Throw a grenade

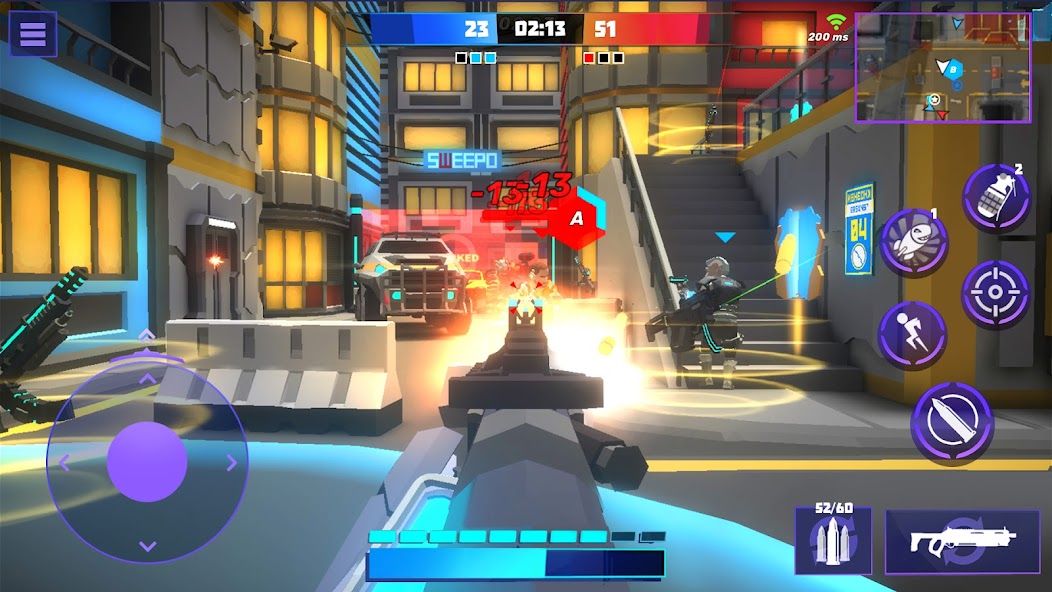996,198
